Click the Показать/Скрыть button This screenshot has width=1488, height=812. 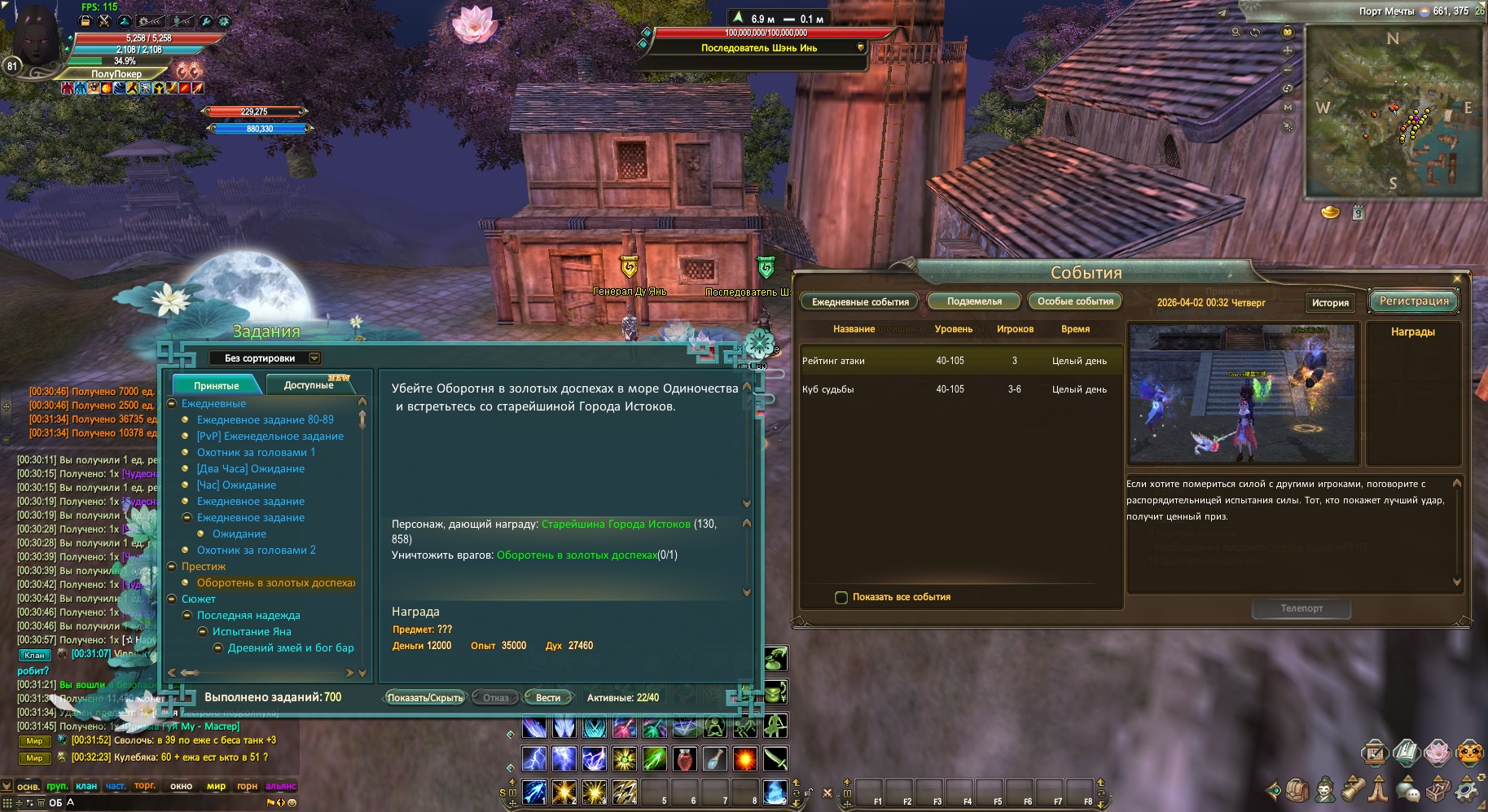click(425, 698)
